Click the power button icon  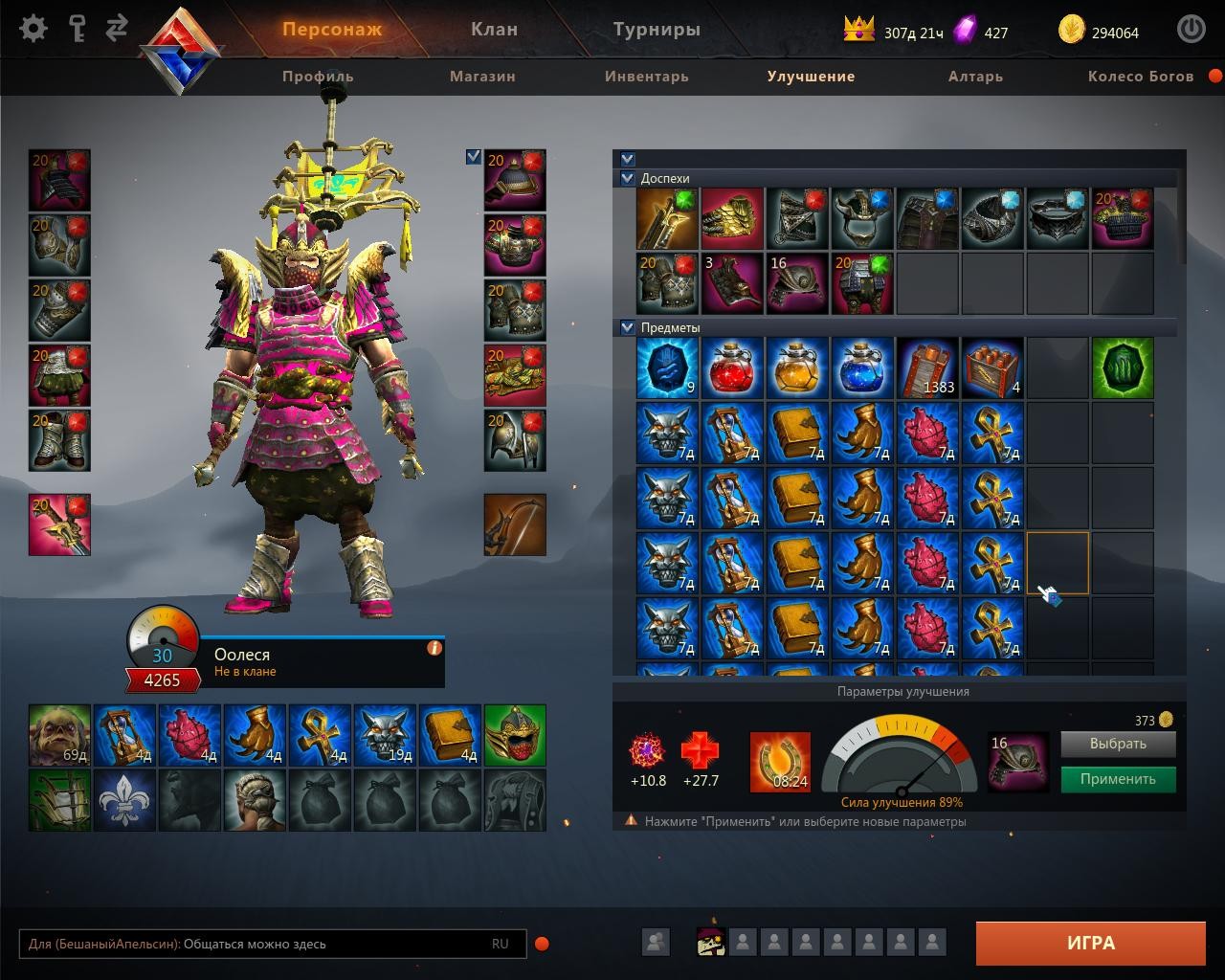click(x=1191, y=30)
